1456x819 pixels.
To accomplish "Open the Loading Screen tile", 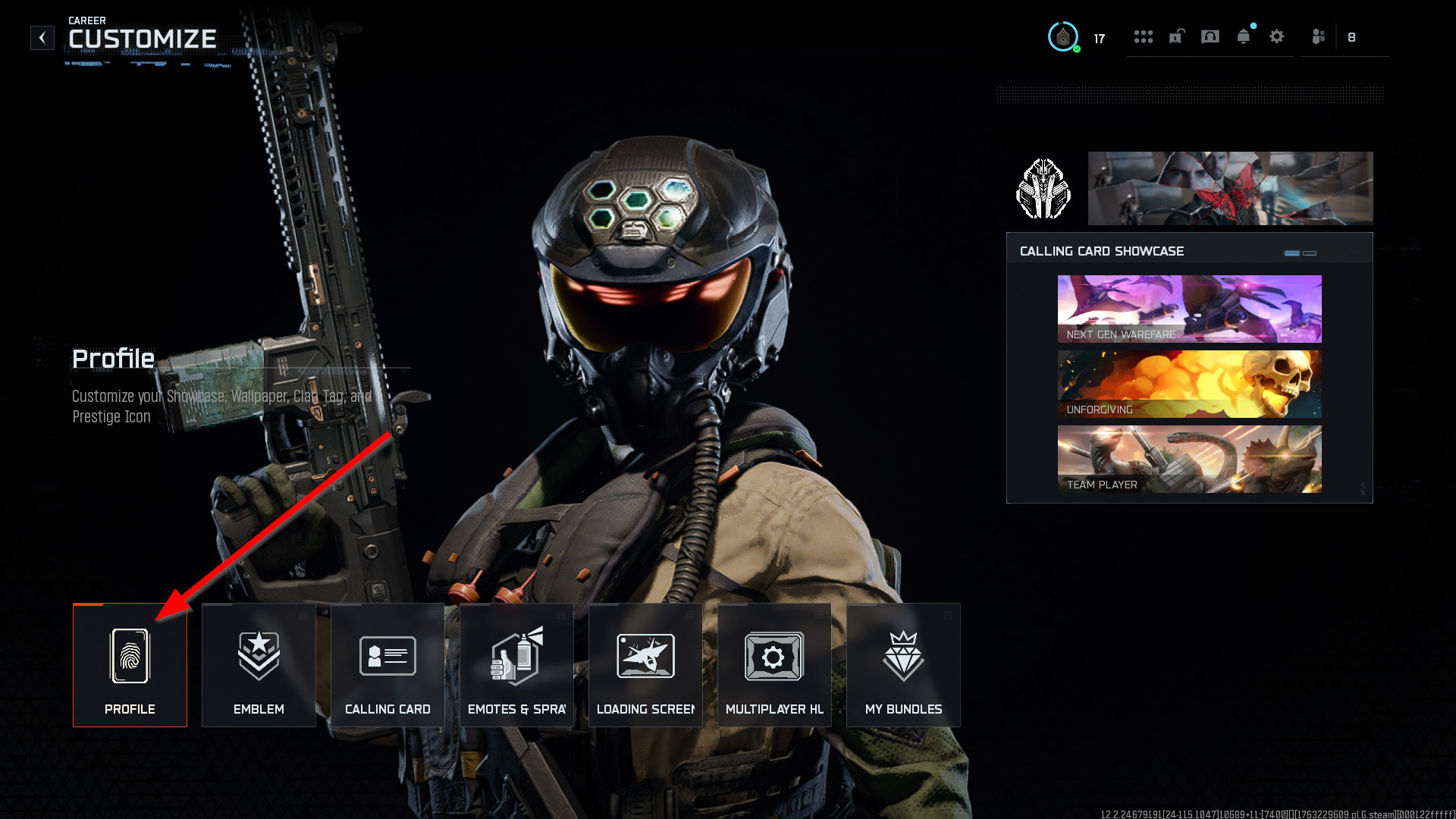I will 645,665.
